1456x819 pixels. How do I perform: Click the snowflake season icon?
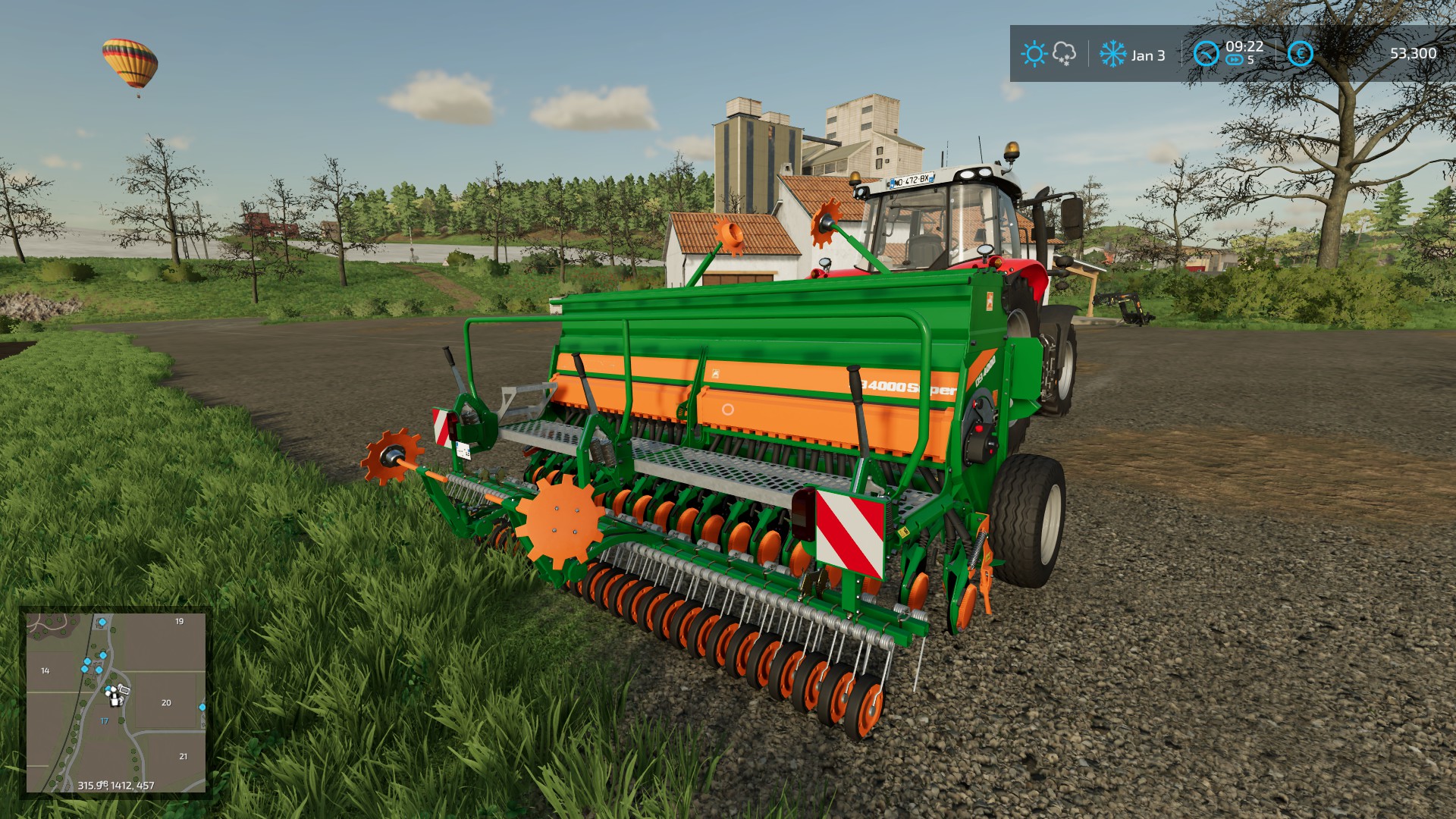(1112, 54)
